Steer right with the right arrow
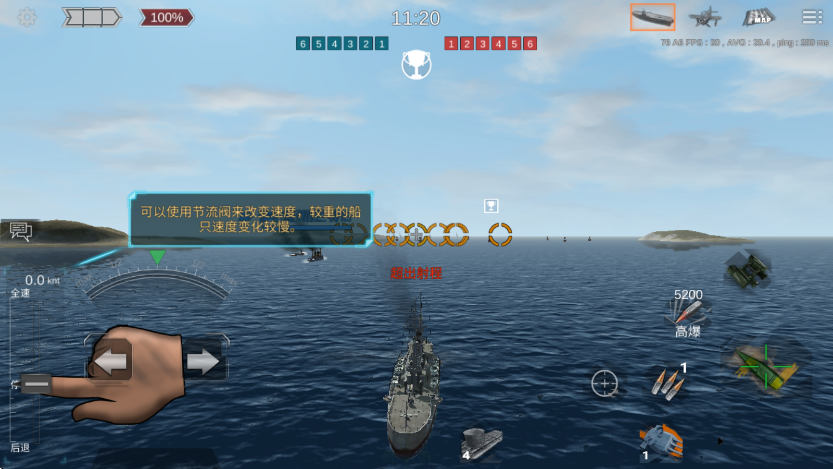This screenshot has width=833, height=469. 203,361
